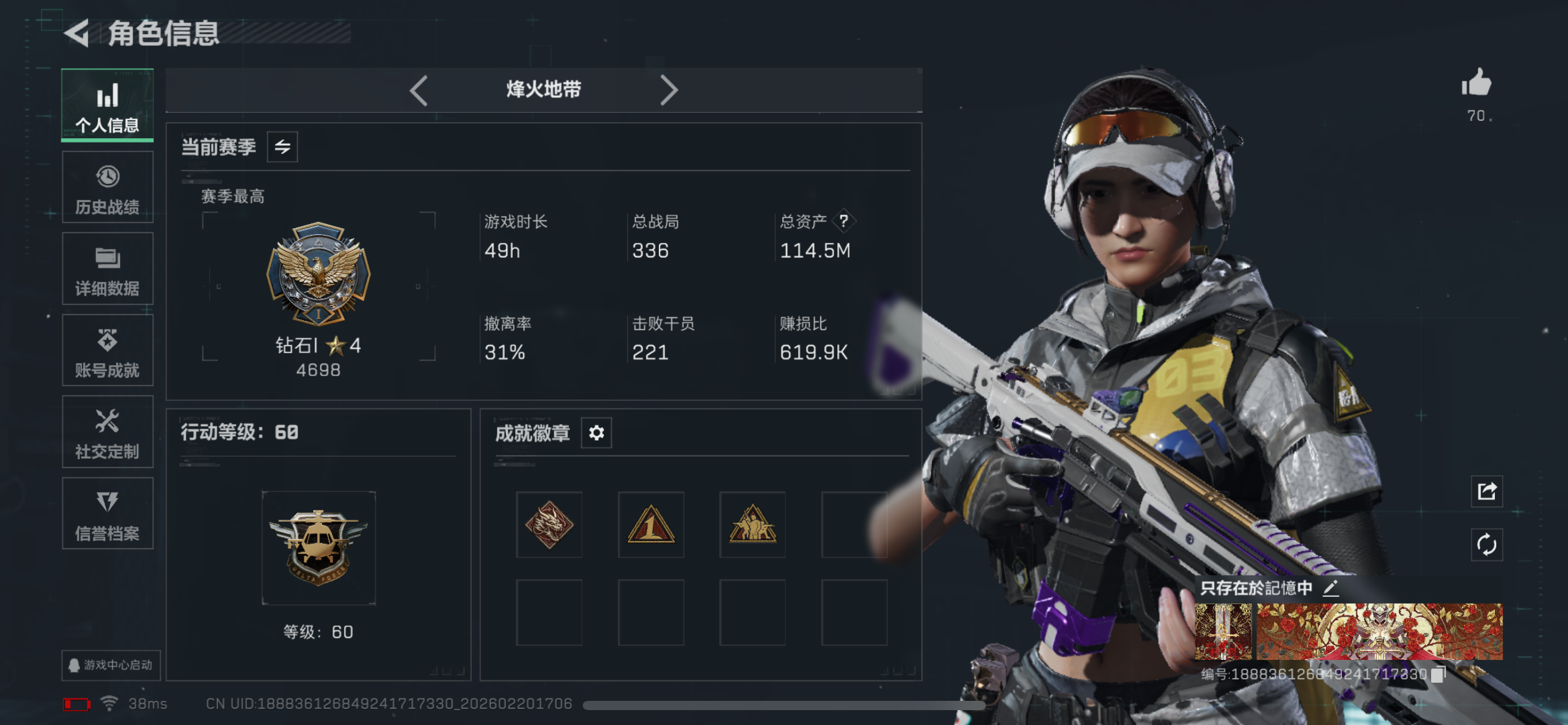Screen dimensions: 1568x725
Task: Click the refresh icon below share
Action: [x=1486, y=545]
